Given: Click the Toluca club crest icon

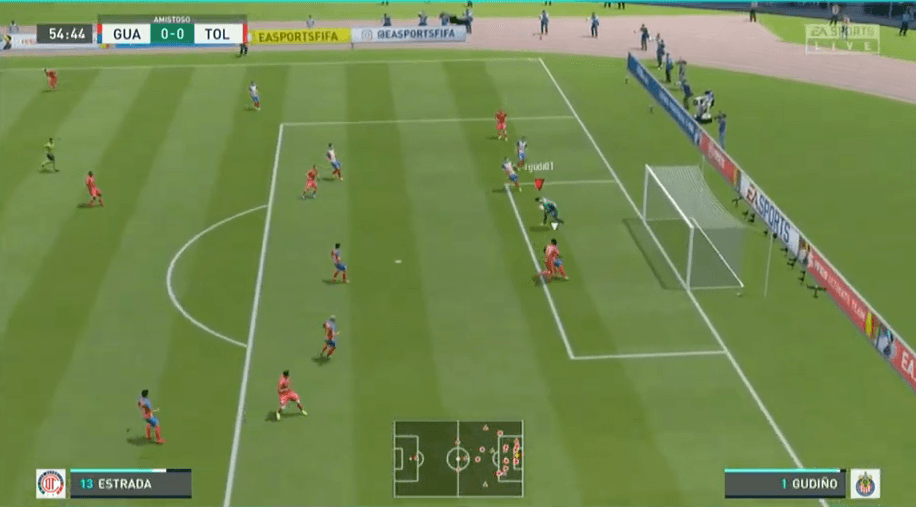Looking at the screenshot, I should point(50,484).
